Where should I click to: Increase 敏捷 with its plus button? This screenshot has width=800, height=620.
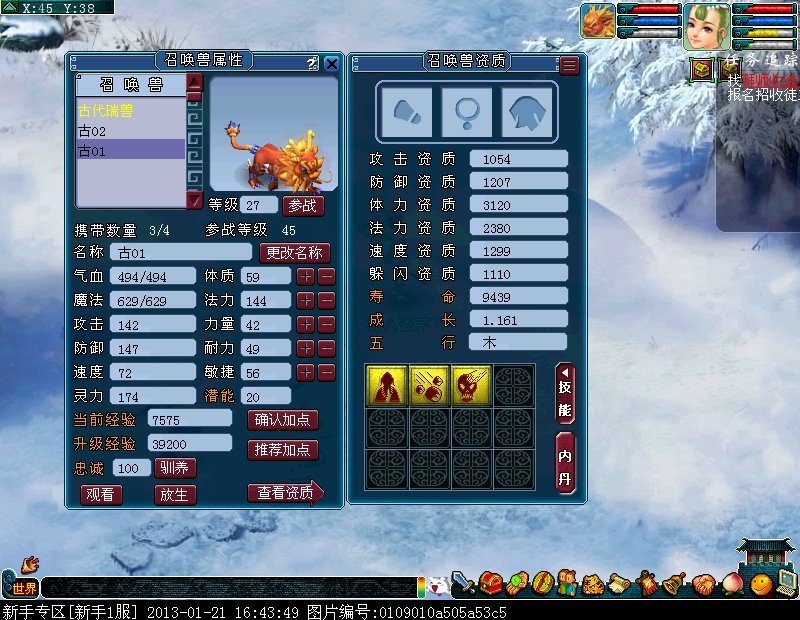pyautogui.click(x=305, y=372)
